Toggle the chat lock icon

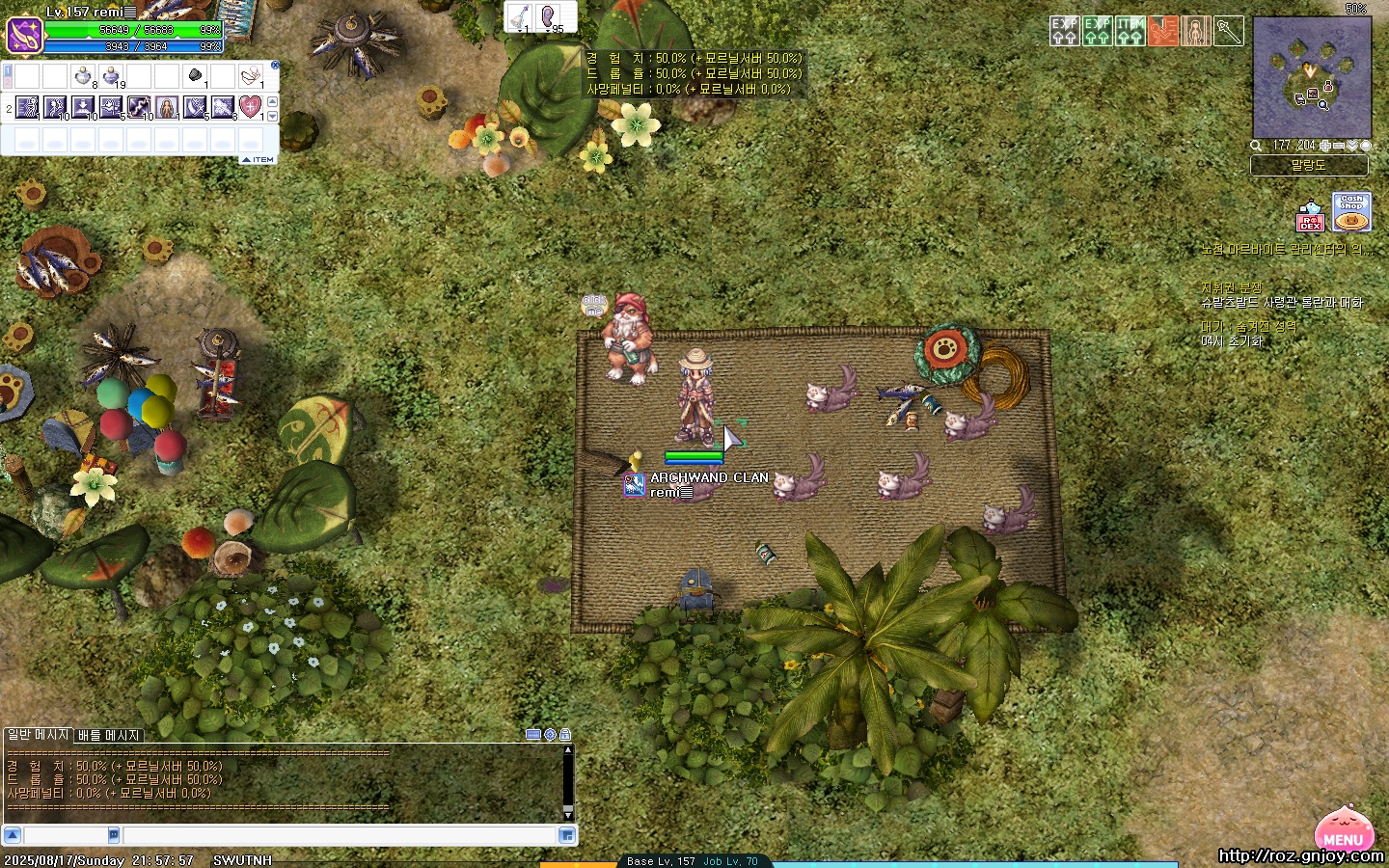coord(565,735)
